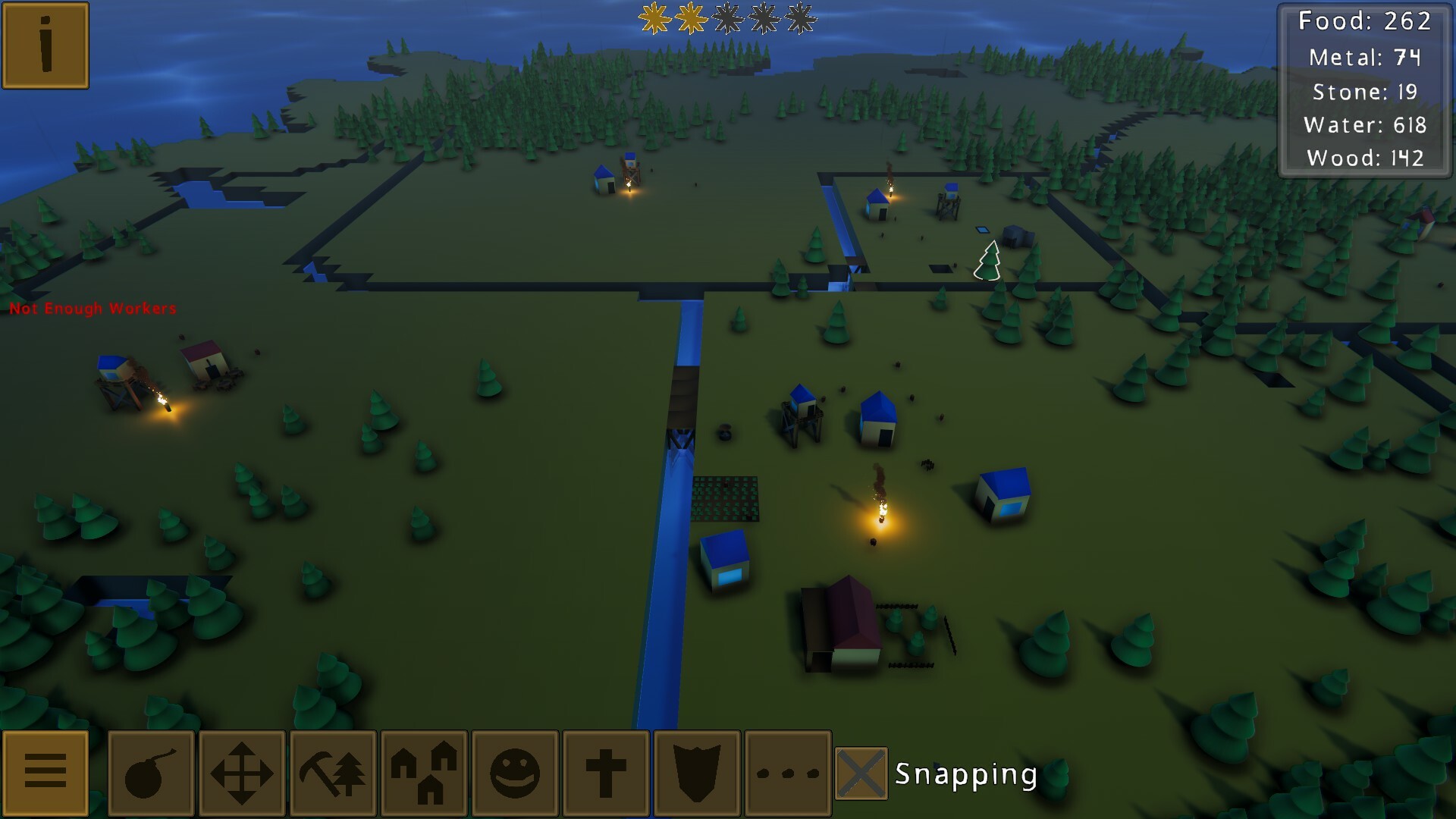Open the religion menu with cross icon
Image resolution: width=1456 pixels, height=819 pixels.
pyautogui.click(x=605, y=774)
